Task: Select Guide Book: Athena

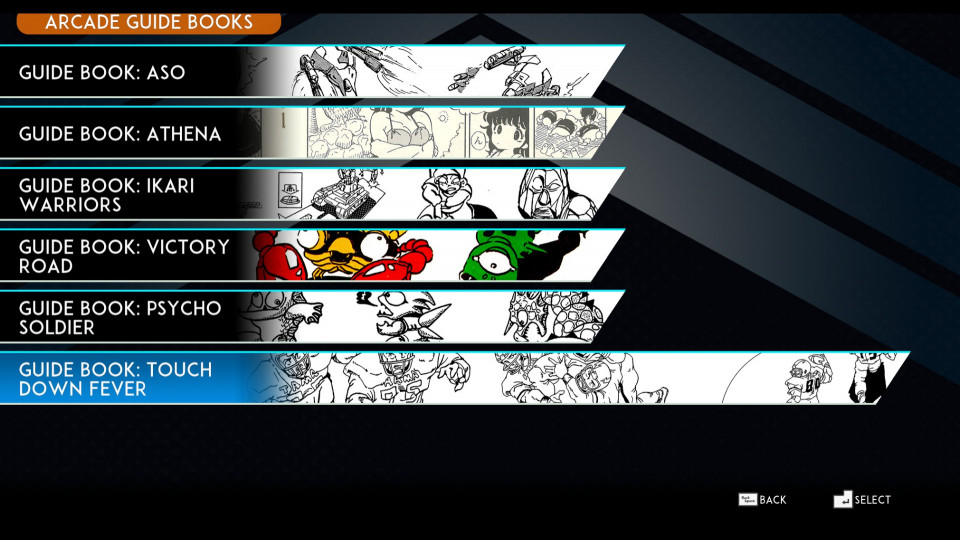Action: coord(120,134)
